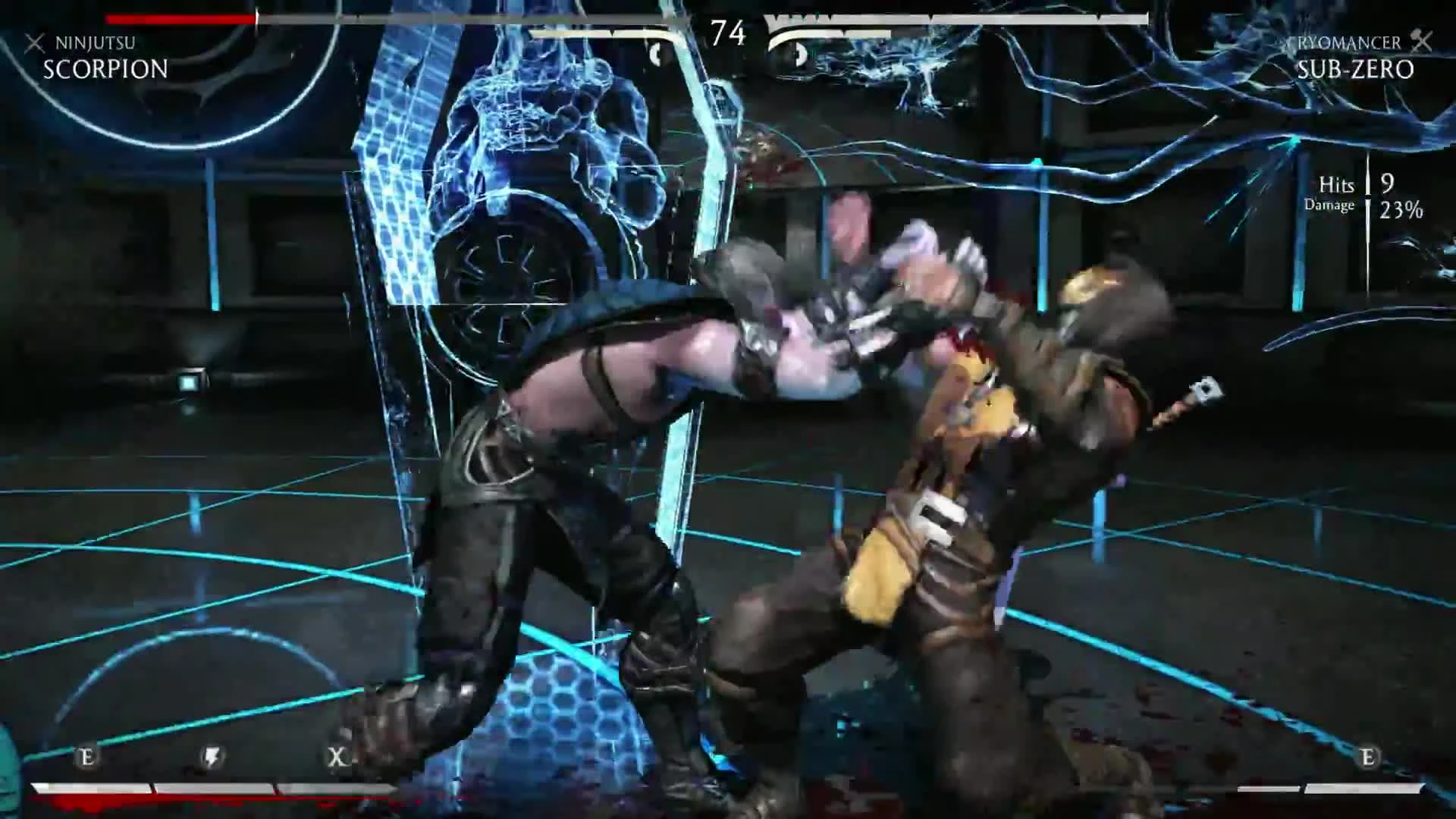Select Scorpion's rune emblem on his health bar
The height and width of the screenshot is (819, 1456).
655,53
